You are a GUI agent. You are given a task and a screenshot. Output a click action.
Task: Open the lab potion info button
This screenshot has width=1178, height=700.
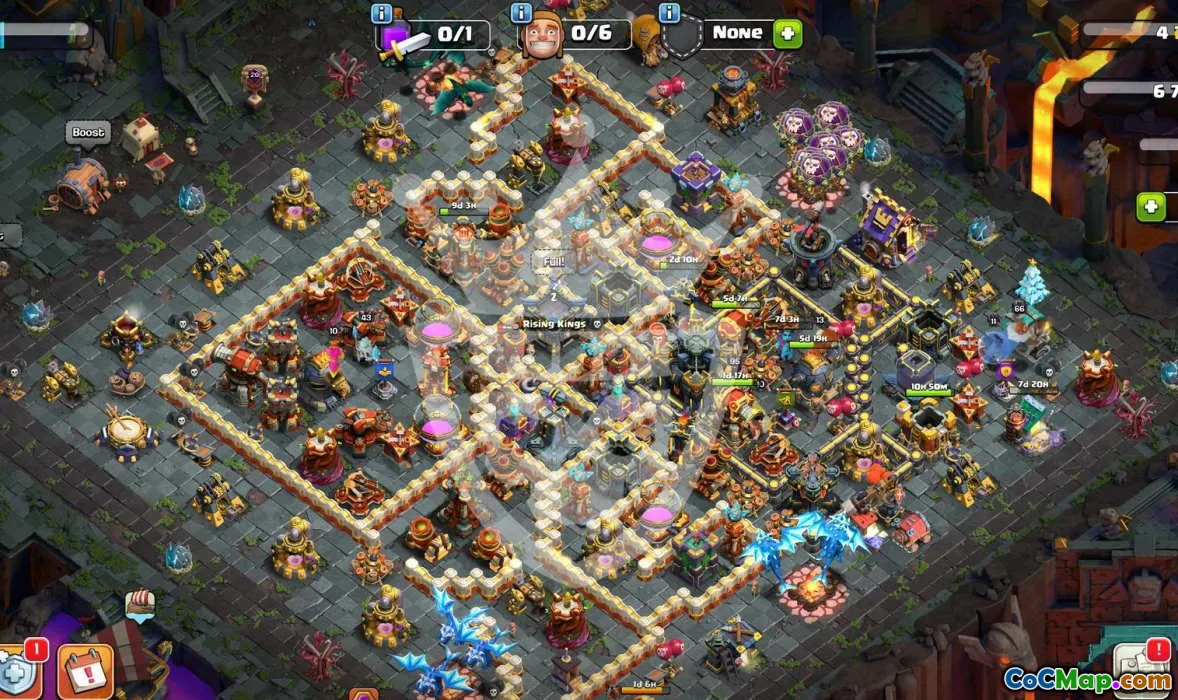(x=381, y=14)
